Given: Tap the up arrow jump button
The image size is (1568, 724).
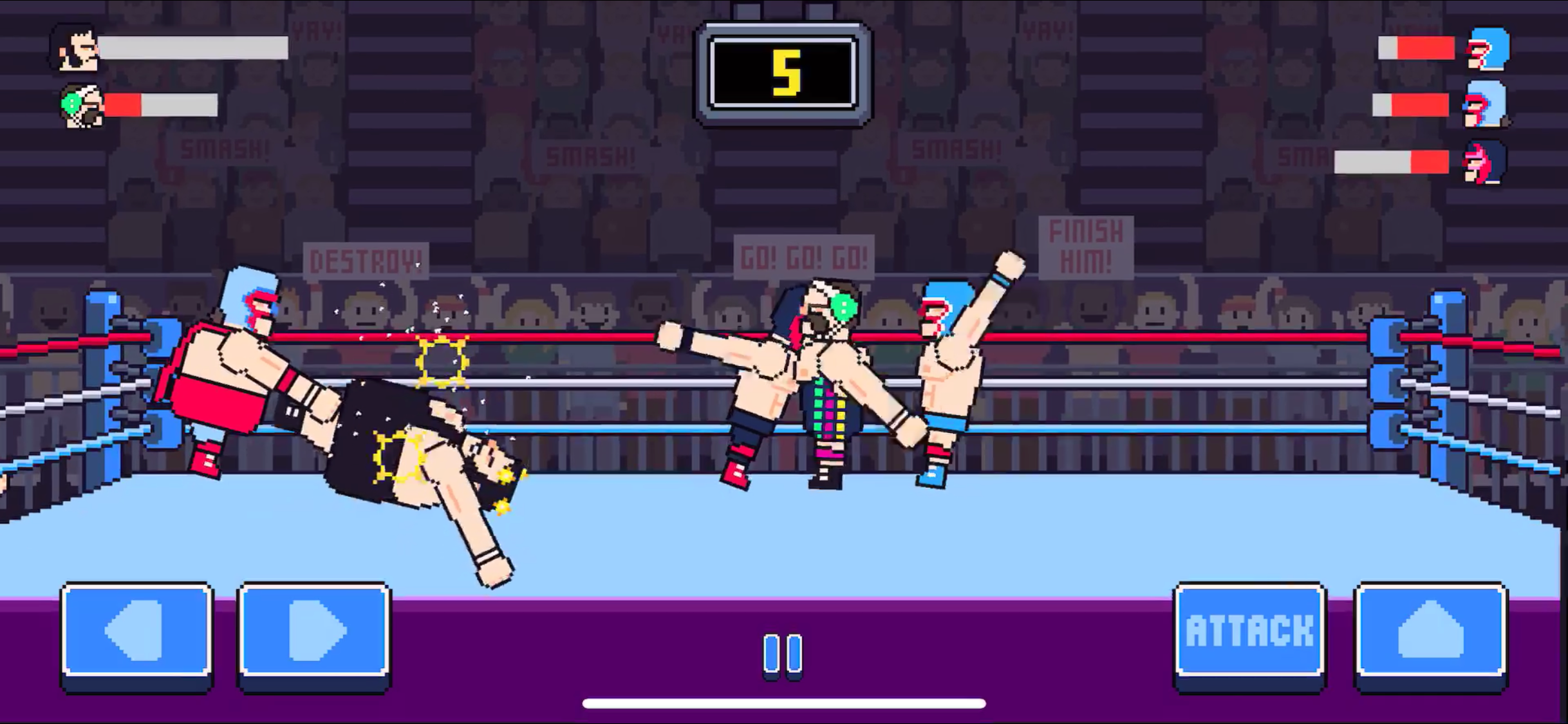Looking at the screenshot, I should [x=1430, y=631].
